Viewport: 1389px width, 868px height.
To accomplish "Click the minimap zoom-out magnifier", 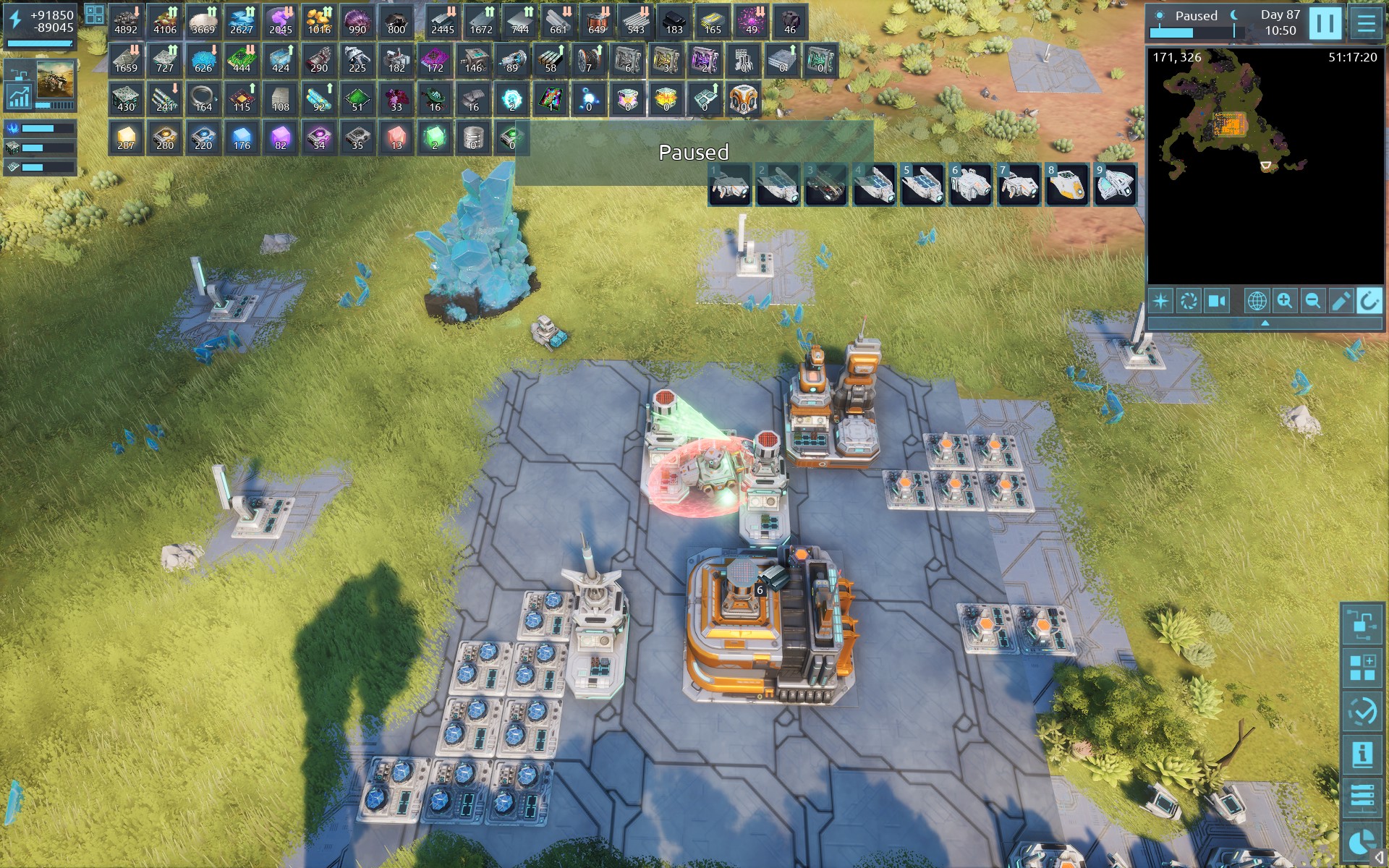I will coord(1312,301).
